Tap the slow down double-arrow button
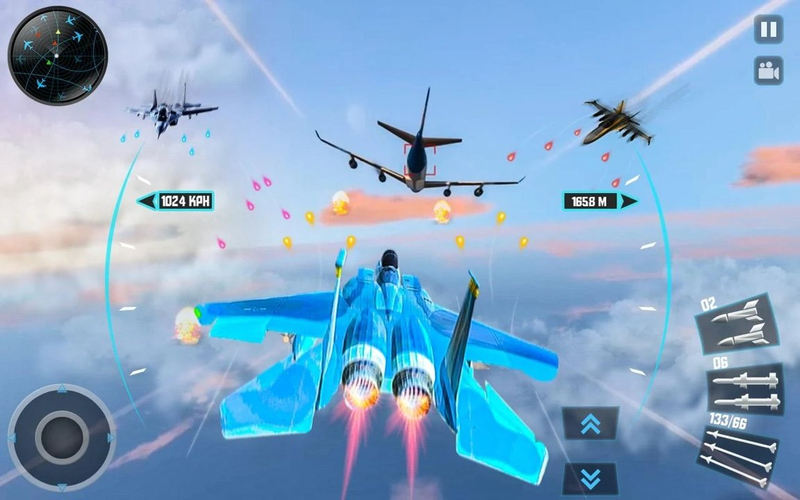The width and height of the screenshot is (800, 500). click(590, 477)
